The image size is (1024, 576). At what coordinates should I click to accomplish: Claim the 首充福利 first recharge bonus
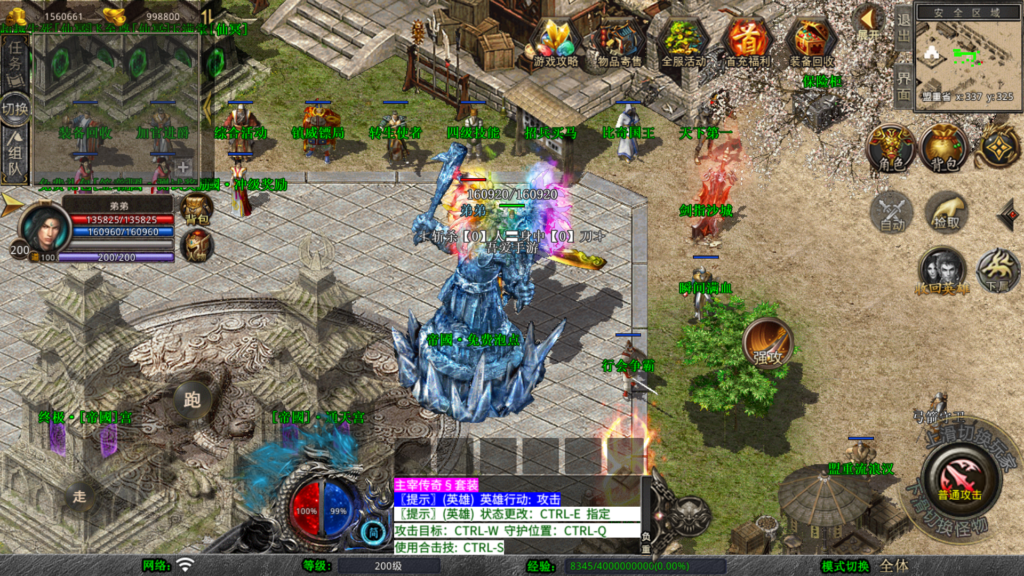[x=746, y=42]
